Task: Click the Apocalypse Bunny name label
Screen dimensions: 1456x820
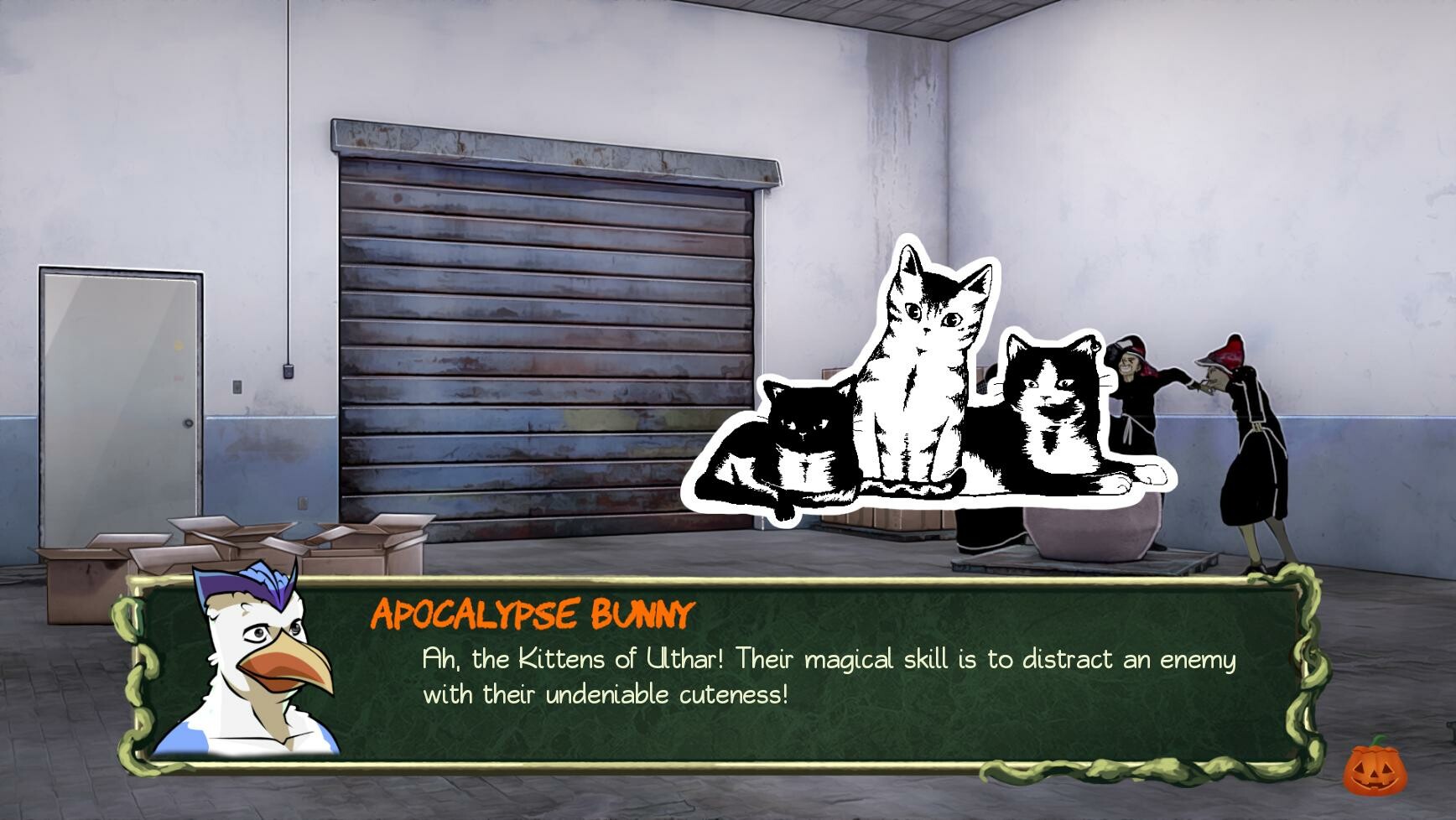Action: [x=533, y=615]
